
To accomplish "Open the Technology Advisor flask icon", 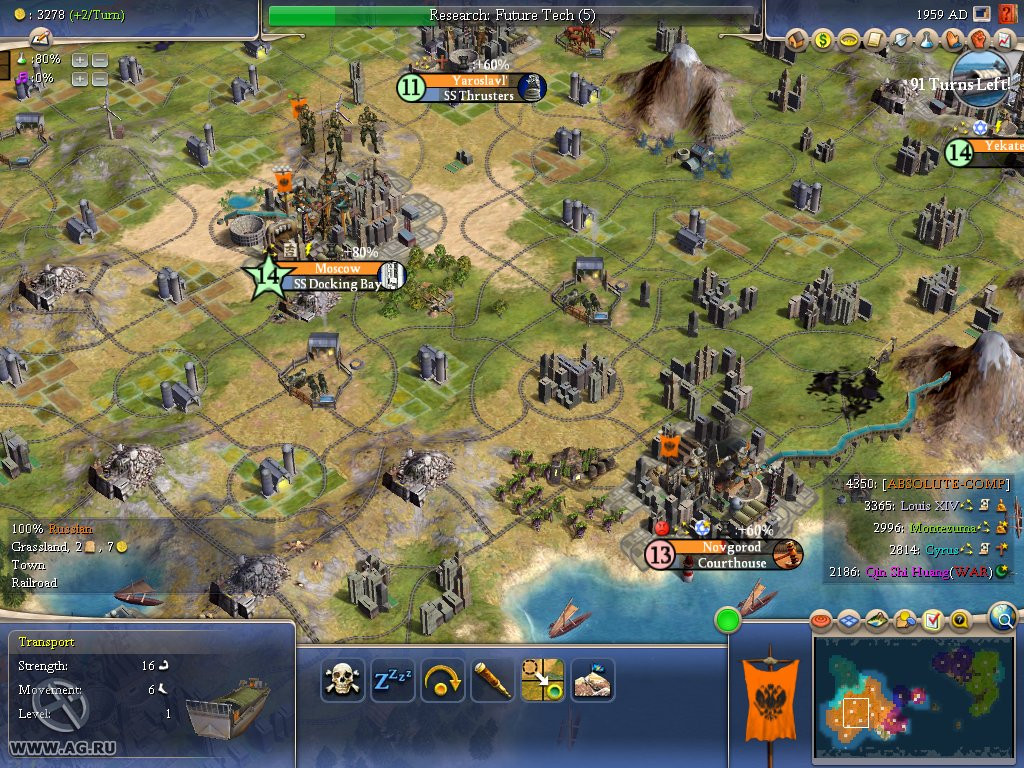I will (927, 40).
